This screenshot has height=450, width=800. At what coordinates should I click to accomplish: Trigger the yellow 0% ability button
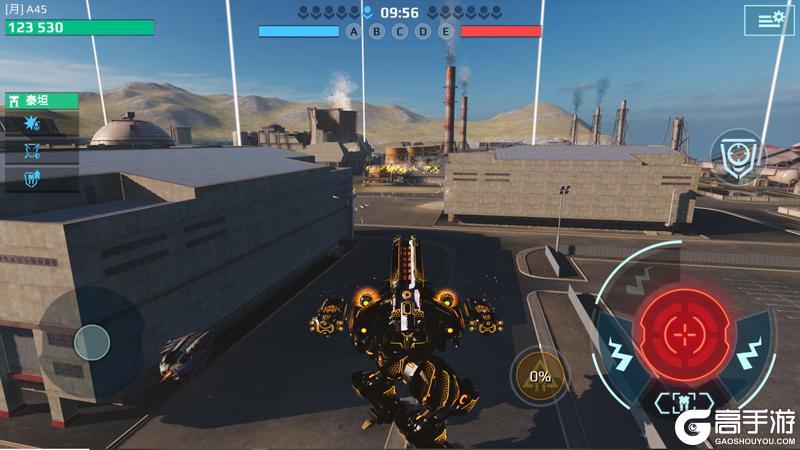[540, 377]
